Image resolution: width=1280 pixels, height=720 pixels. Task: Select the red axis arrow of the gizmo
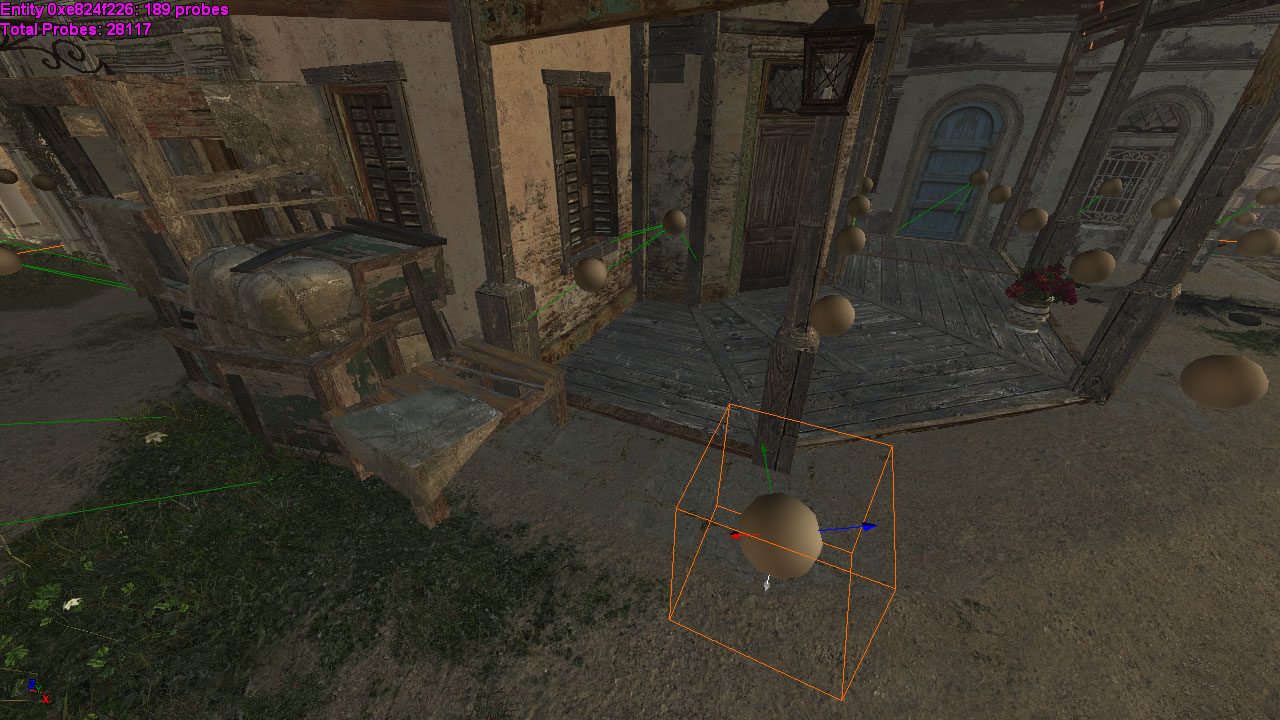point(737,536)
